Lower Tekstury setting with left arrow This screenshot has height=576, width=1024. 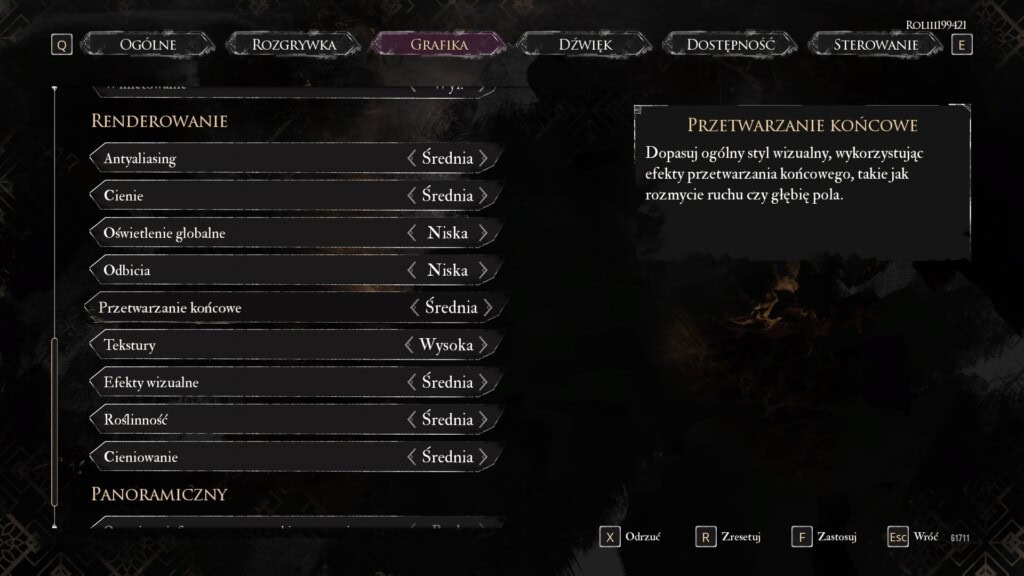(408, 345)
